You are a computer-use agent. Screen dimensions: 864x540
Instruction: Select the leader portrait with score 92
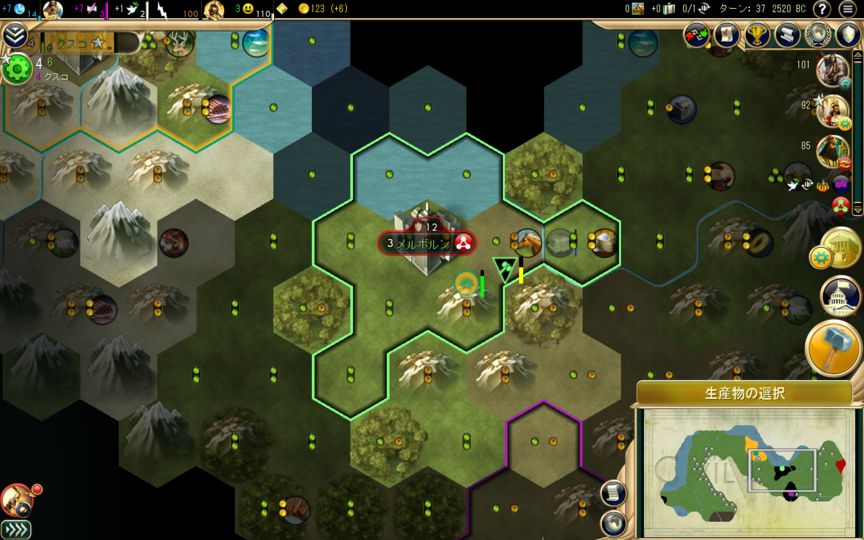pos(832,110)
